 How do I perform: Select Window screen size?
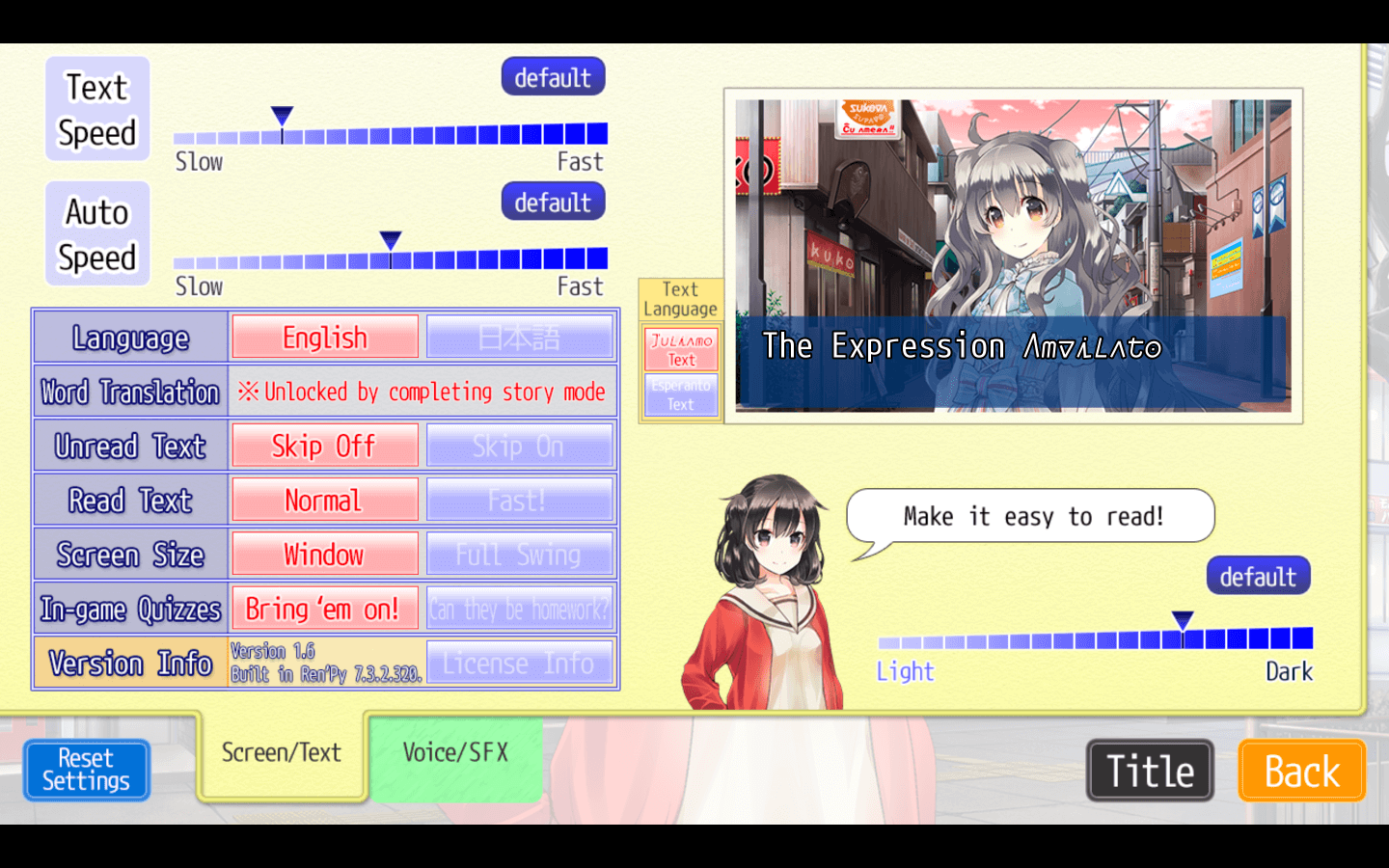(325, 555)
